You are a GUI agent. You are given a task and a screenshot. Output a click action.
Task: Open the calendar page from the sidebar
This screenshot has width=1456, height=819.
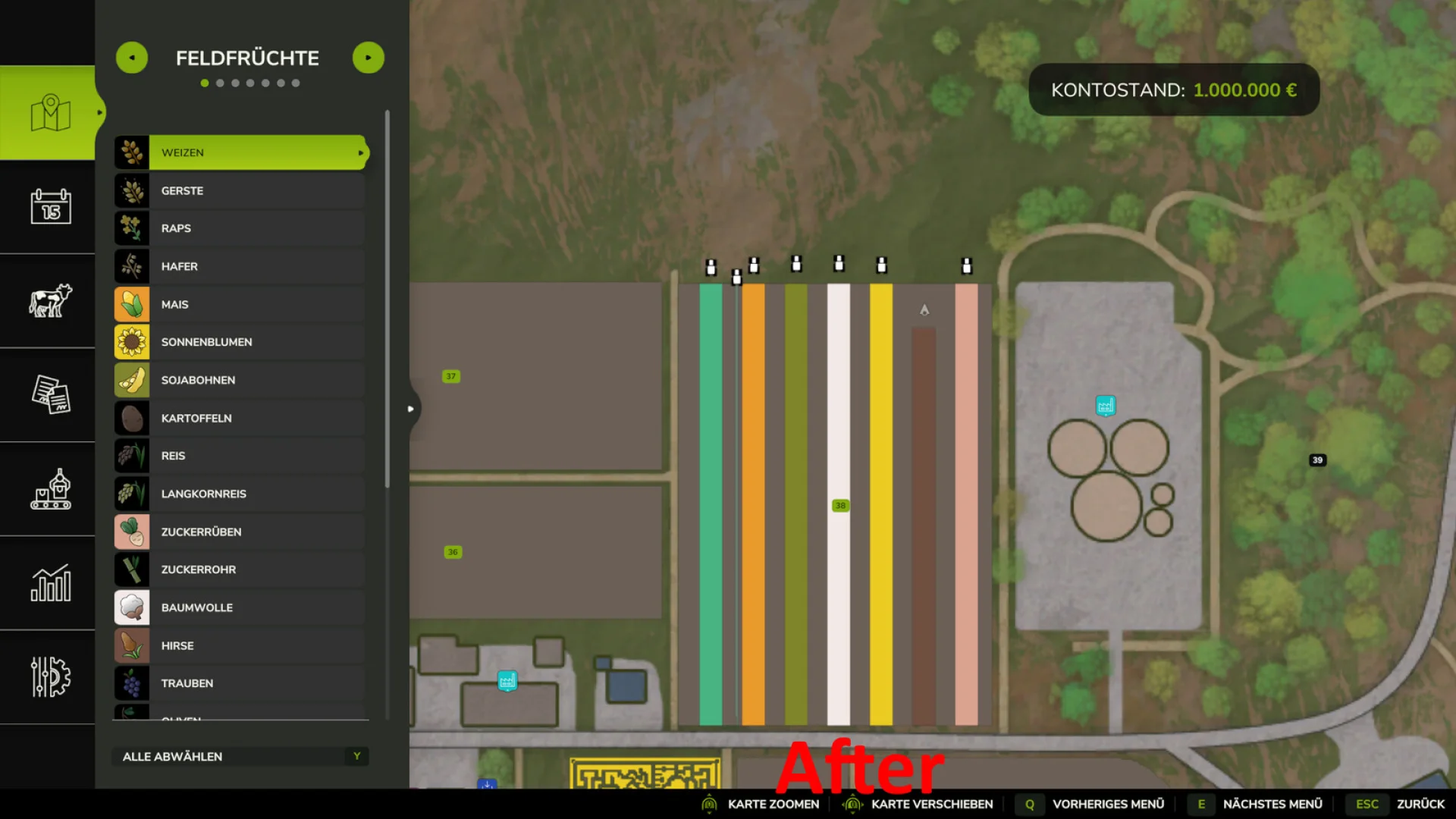coord(49,207)
